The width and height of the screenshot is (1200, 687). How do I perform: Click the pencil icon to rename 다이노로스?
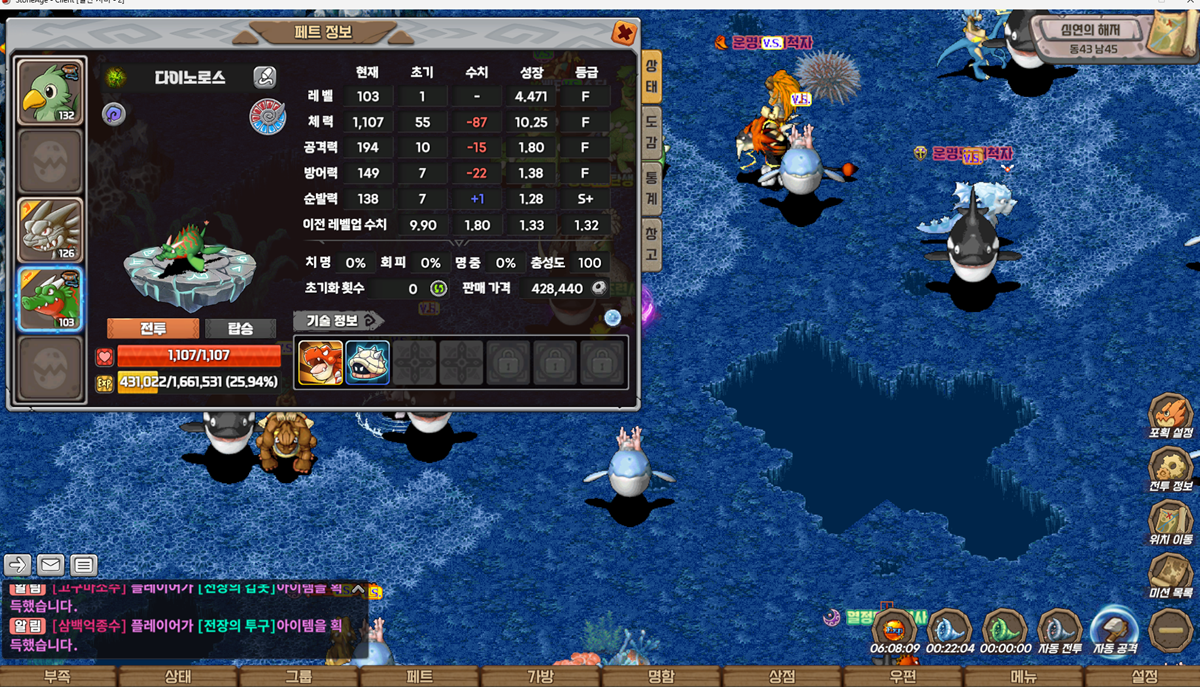[x=264, y=77]
